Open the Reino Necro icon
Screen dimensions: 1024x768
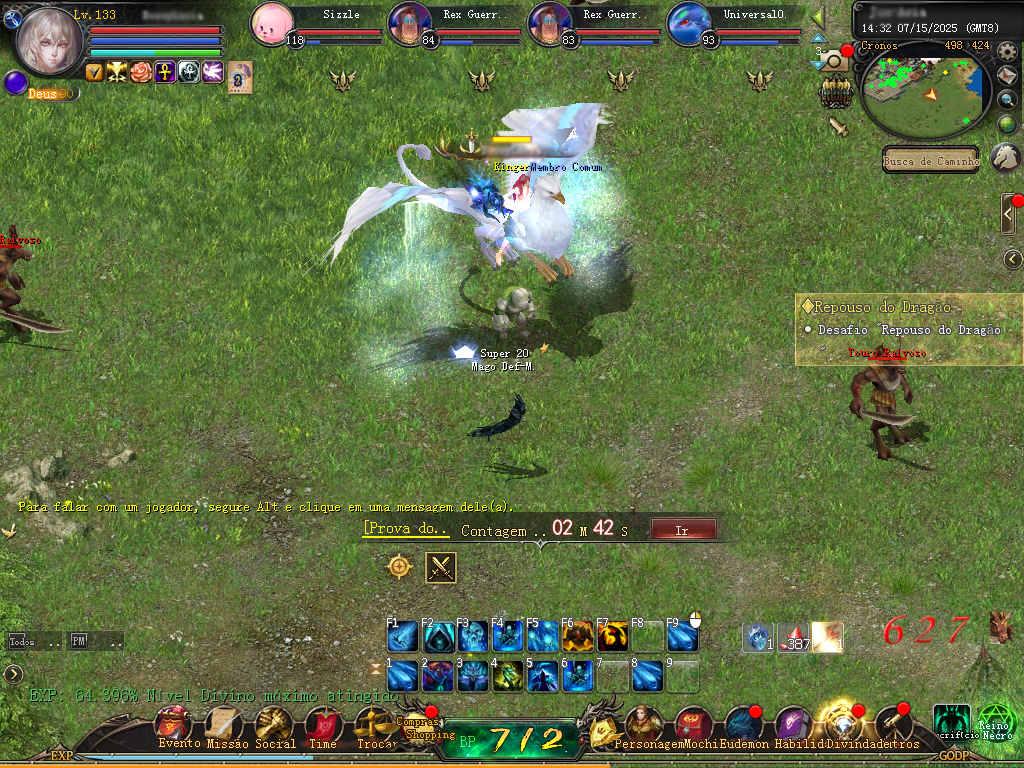point(995,722)
